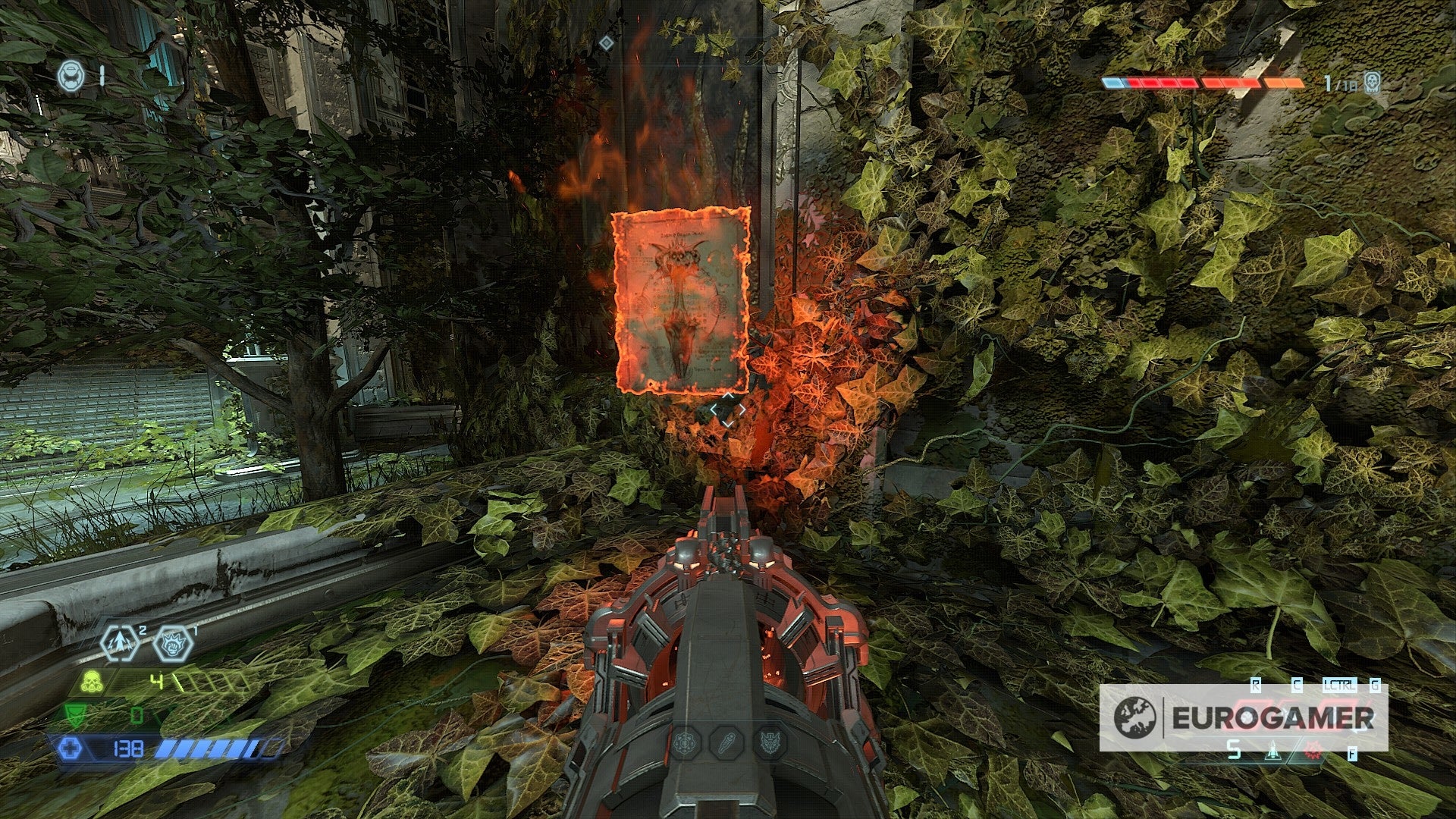
Task: Toggle the R keybind indicator
Action: click(x=1256, y=685)
